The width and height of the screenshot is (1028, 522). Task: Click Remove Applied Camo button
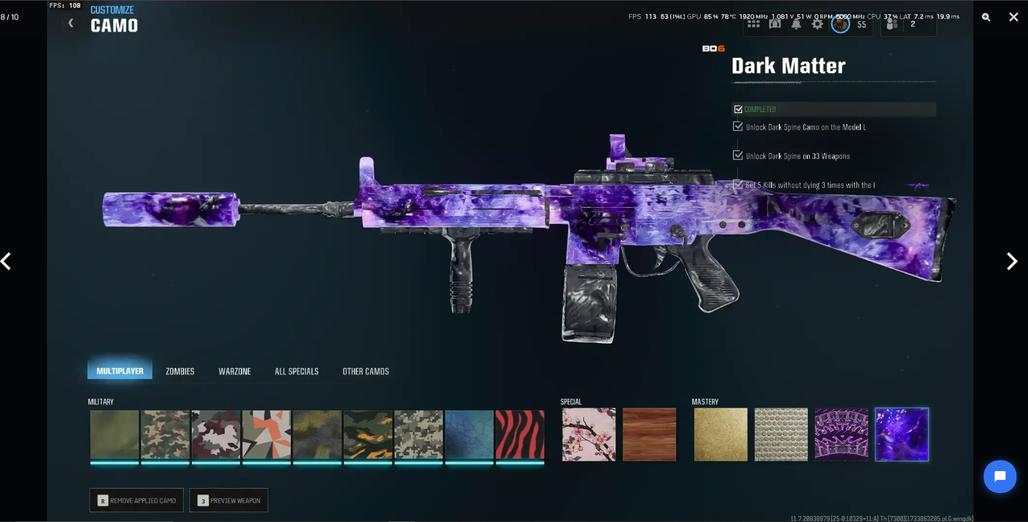(137, 500)
